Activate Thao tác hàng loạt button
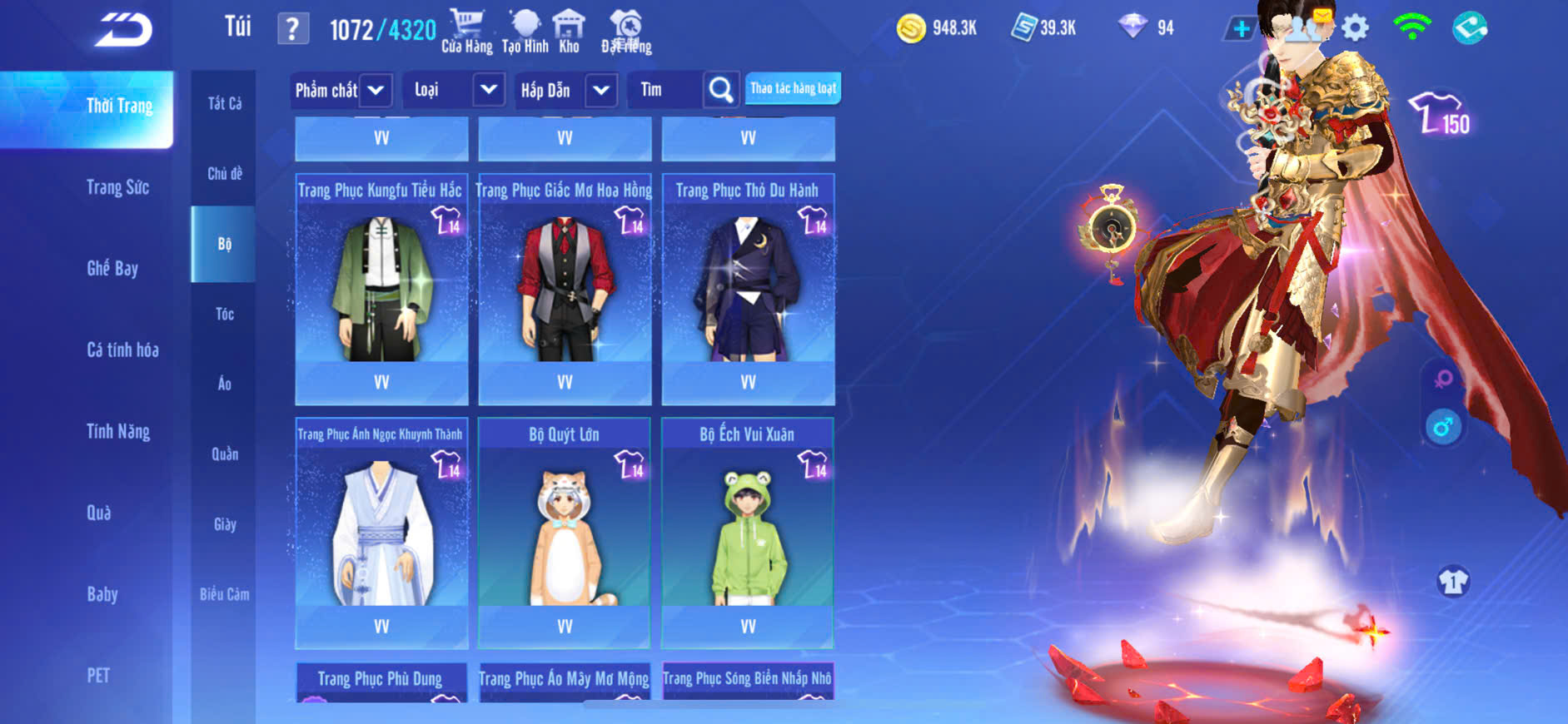1568x724 pixels. tap(793, 88)
